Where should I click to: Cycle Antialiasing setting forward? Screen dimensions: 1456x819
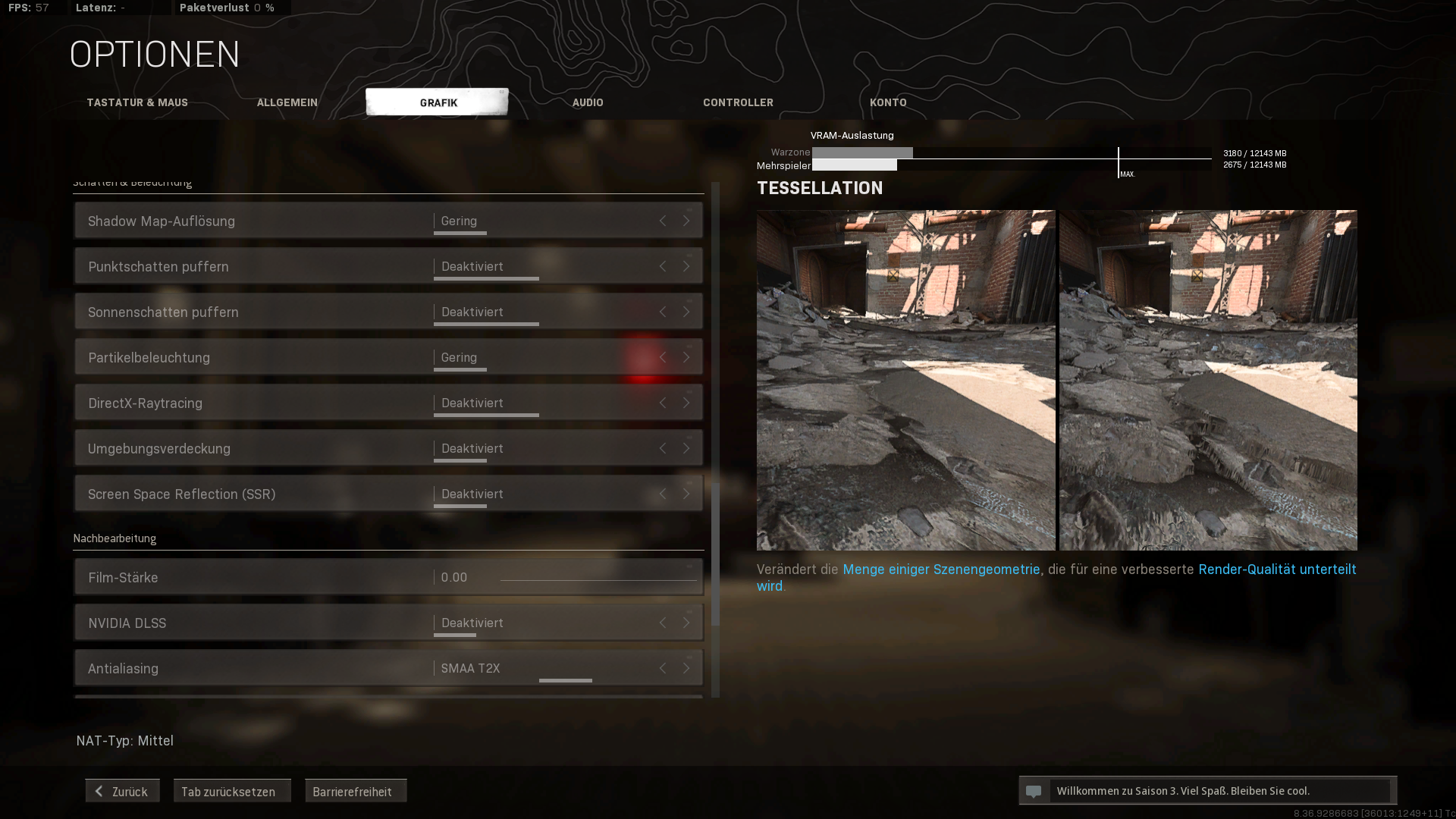tap(686, 668)
